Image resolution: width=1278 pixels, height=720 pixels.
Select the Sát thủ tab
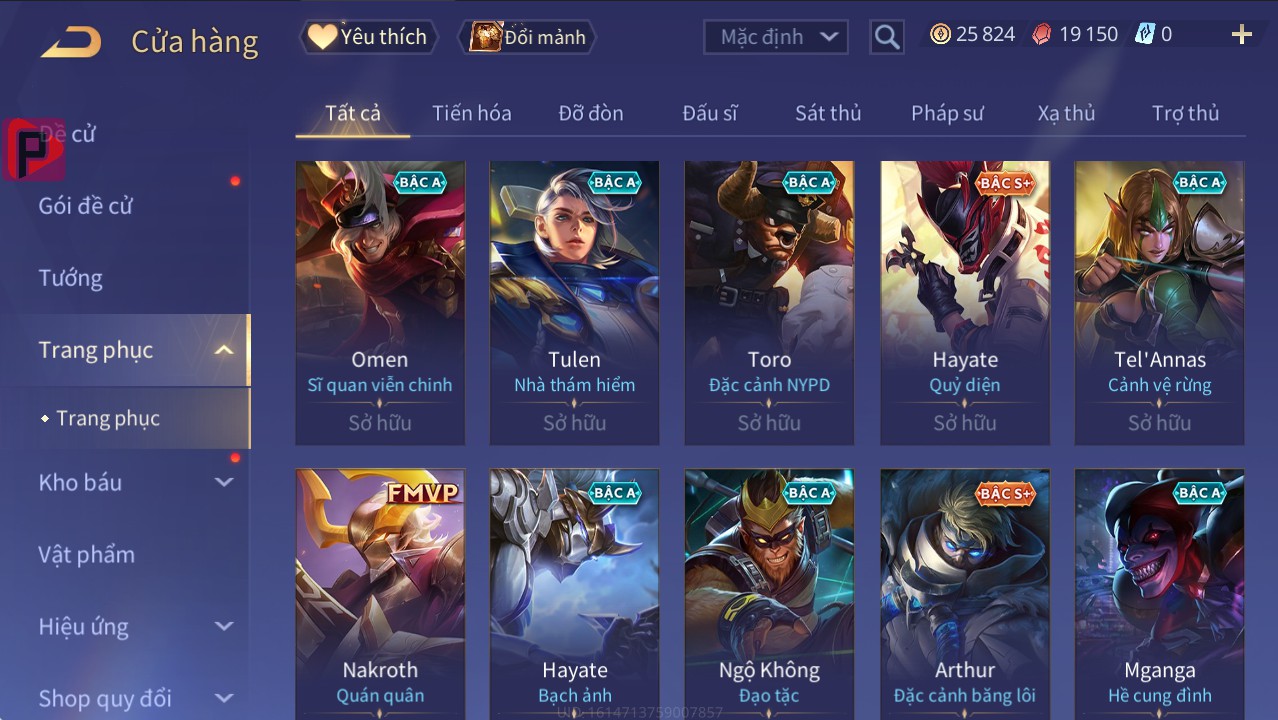(828, 113)
